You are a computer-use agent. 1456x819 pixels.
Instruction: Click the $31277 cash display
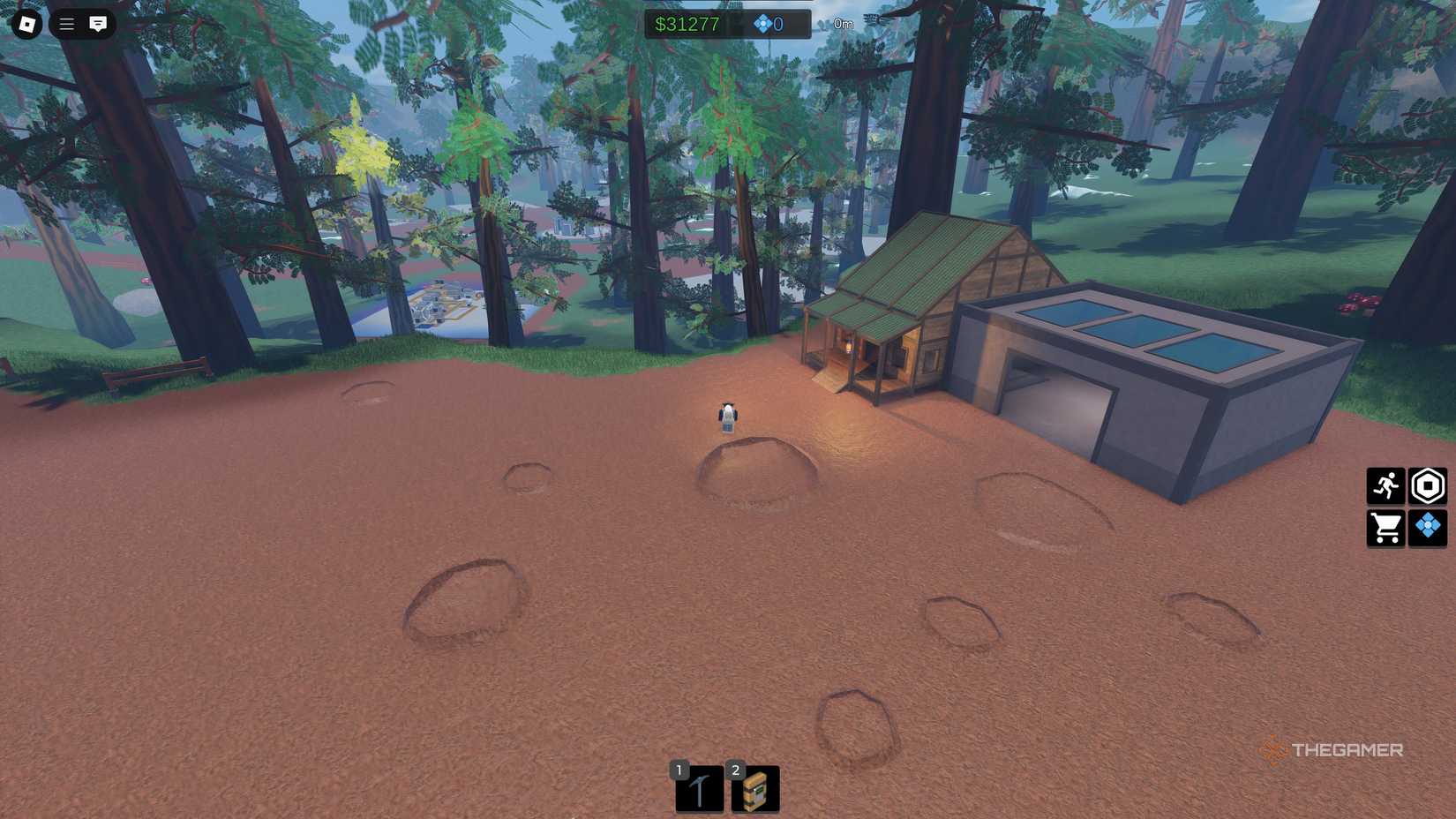pyautogui.click(x=687, y=25)
